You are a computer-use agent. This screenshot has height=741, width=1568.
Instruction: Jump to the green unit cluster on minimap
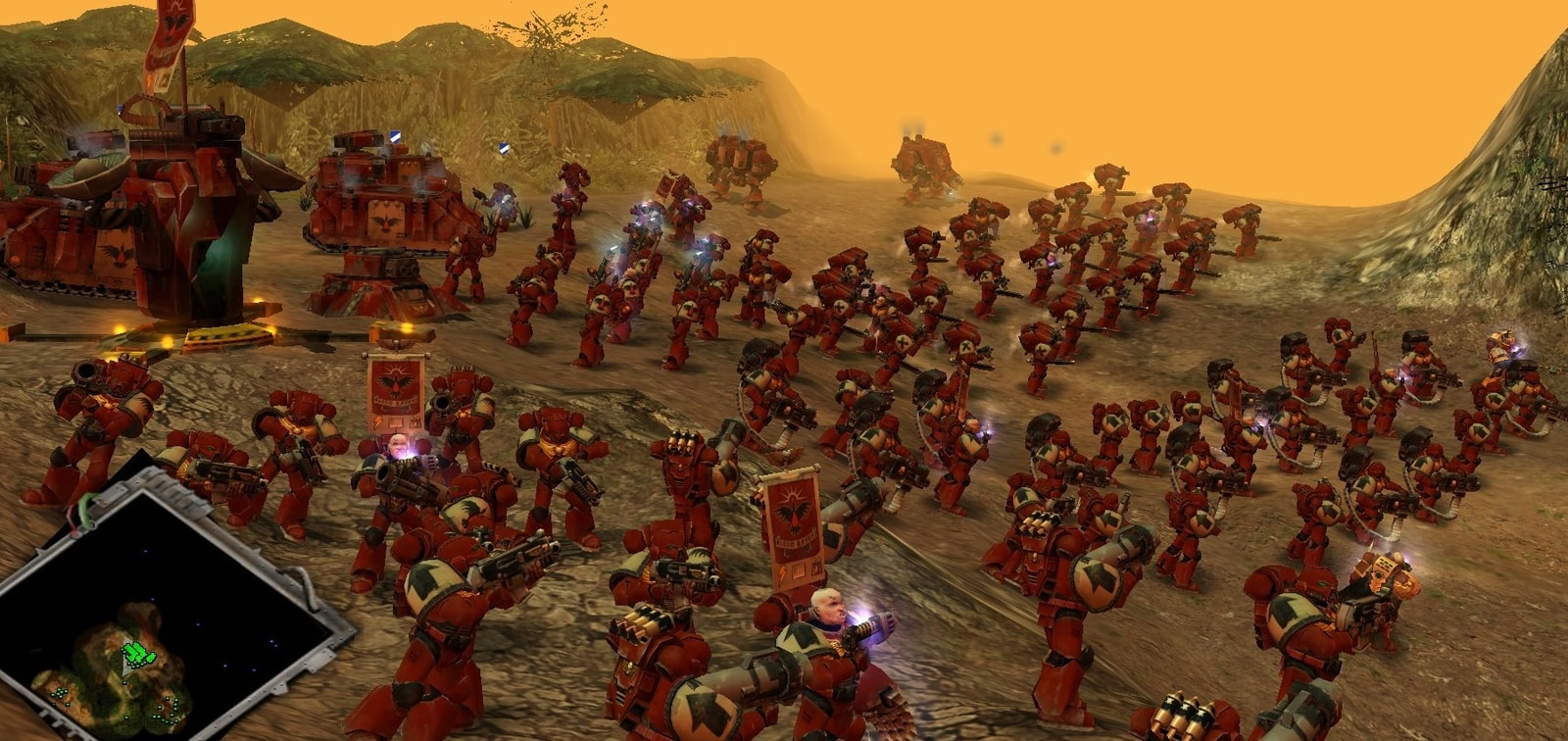point(137,652)
